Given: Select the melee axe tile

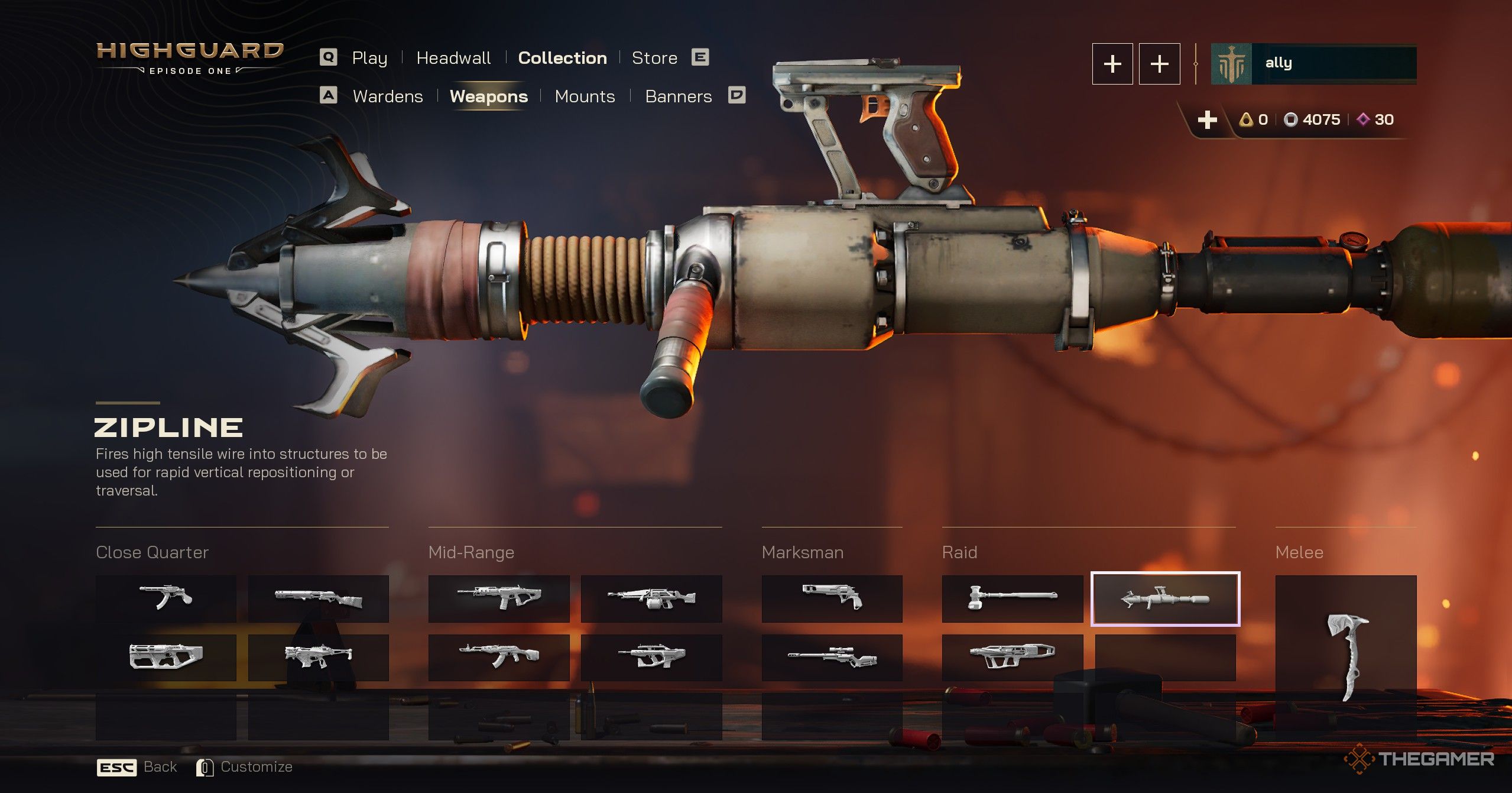Looking at the screenshot, I should (x=1346, y=656).
